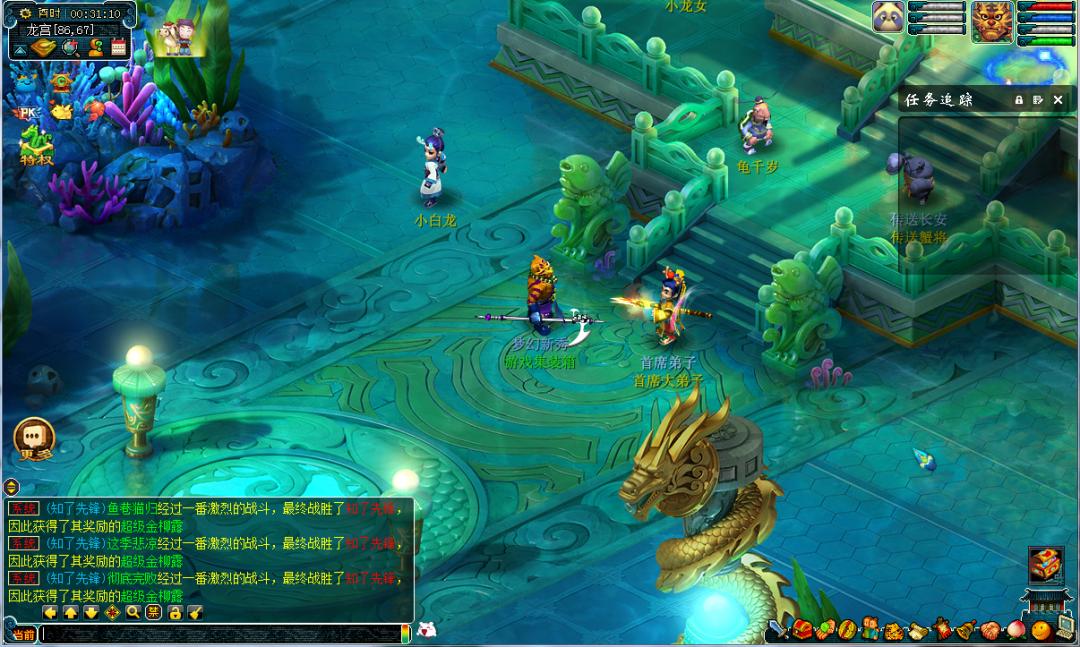The height and width of the screenshot is (647, 1080).
Task: Toggle the quest tracker lock icon
Action: pos(1018,100)
